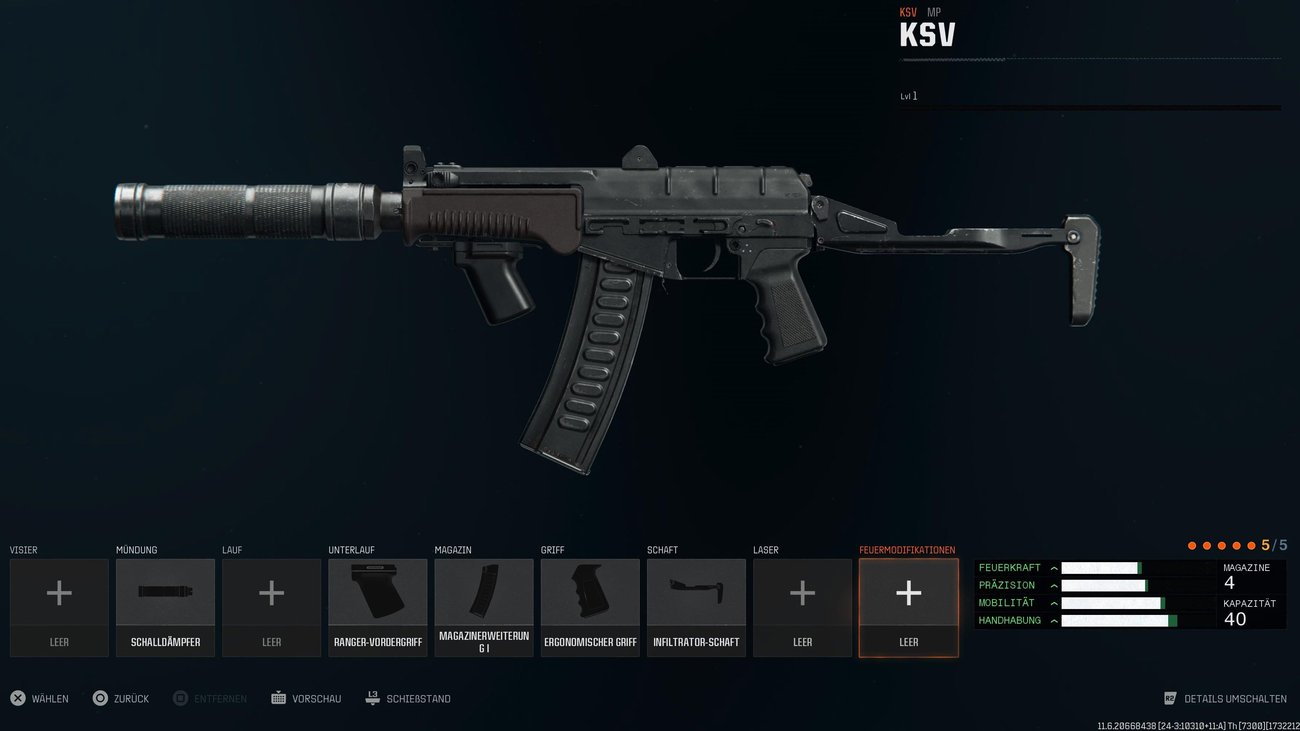
Task: Open the Infiltrator-Schaft stock slot
Action: 696,607
